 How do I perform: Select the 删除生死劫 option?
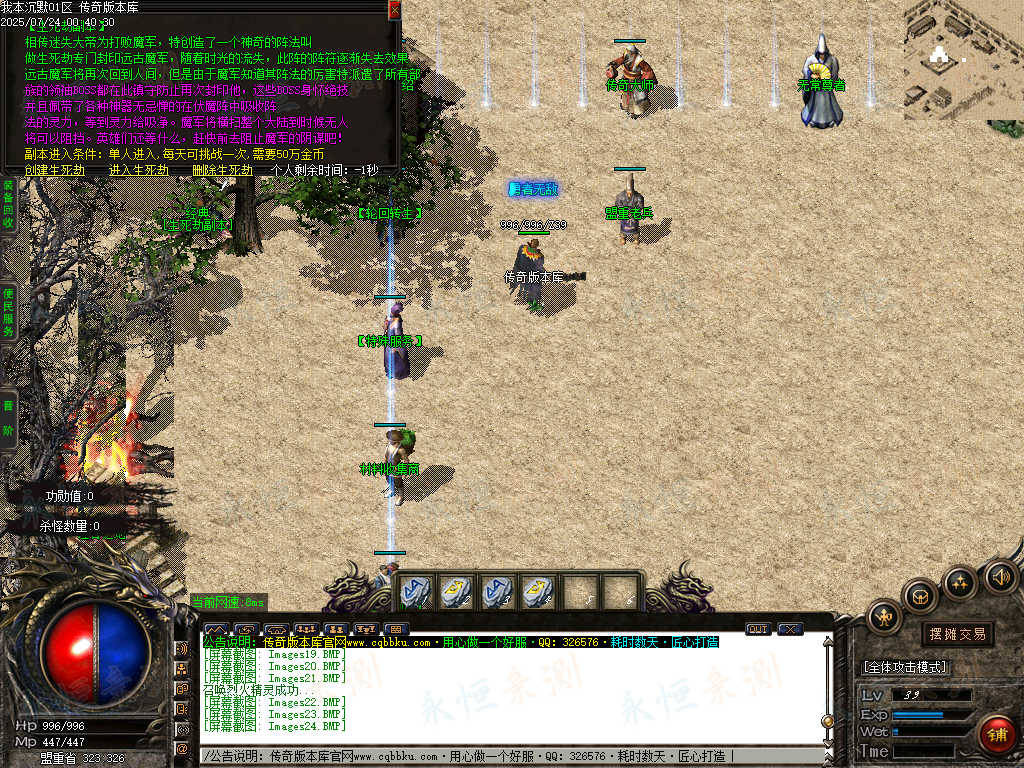222,170
